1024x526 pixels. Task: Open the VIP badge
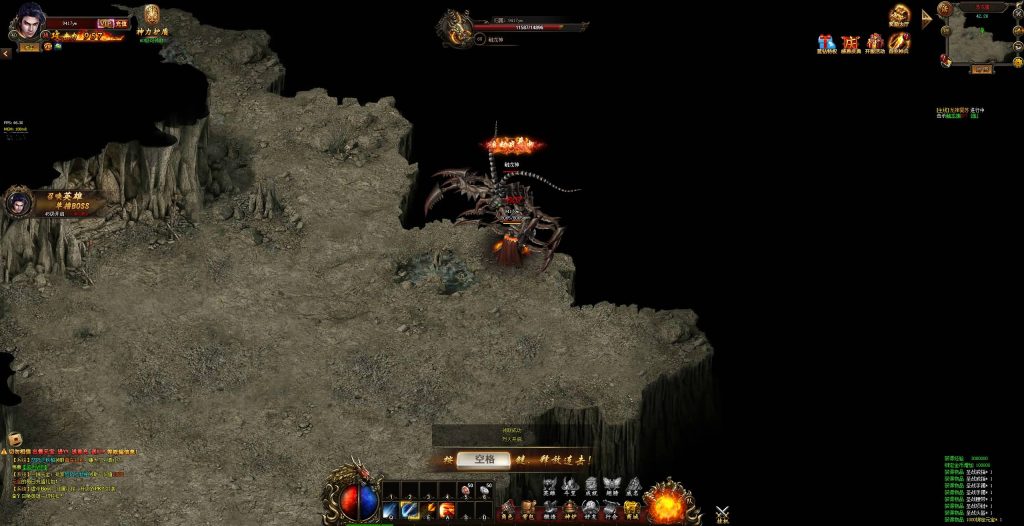click(x=106, y=22)
